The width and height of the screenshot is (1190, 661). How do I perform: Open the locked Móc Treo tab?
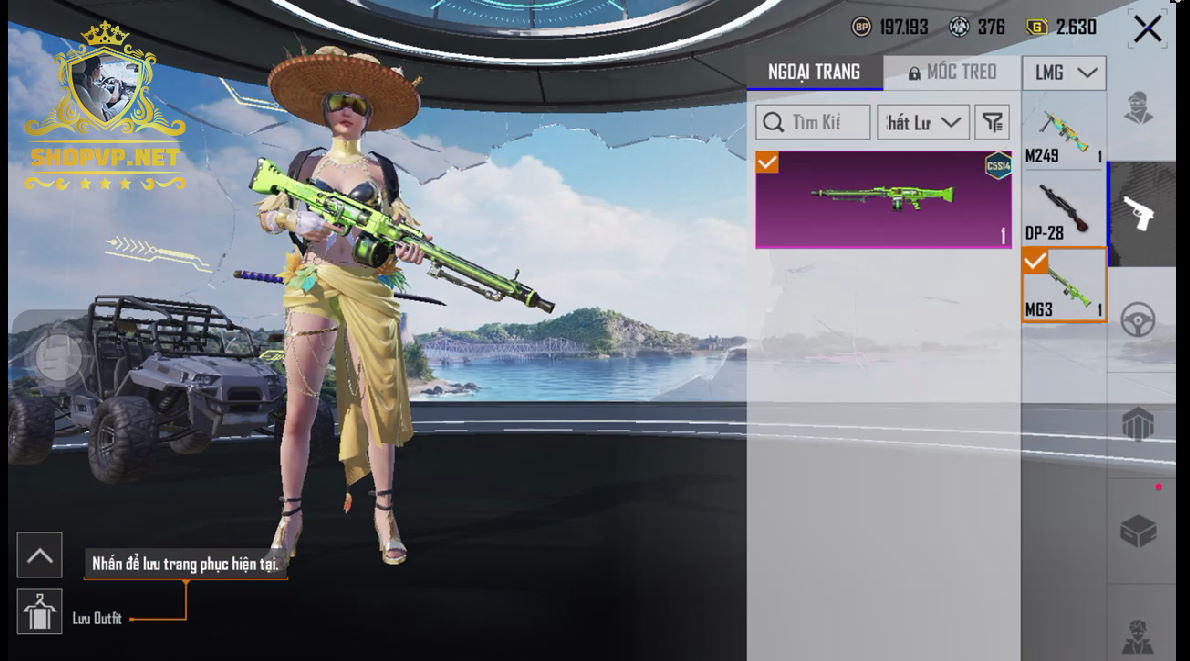point(952,72)
